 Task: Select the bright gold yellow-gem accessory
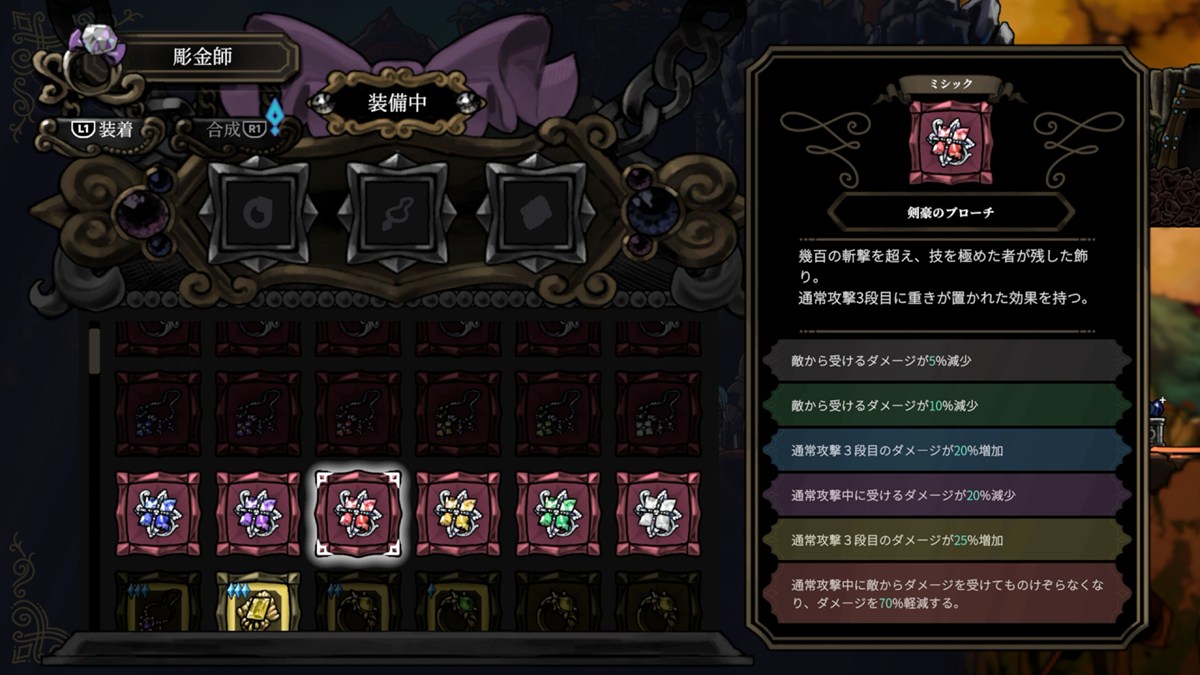[x=258, y=602]
